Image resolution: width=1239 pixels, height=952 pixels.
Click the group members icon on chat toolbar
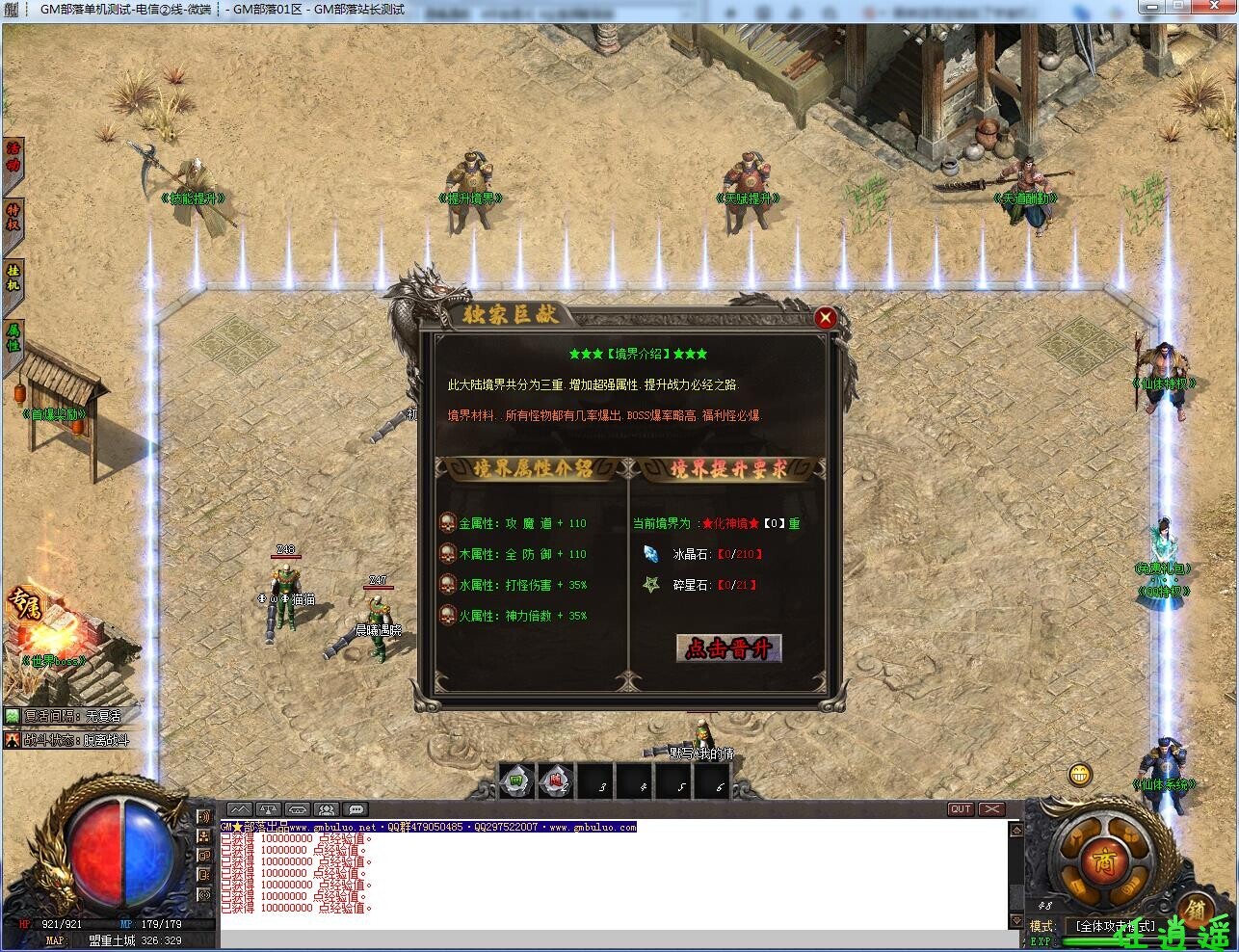(327, 808)
